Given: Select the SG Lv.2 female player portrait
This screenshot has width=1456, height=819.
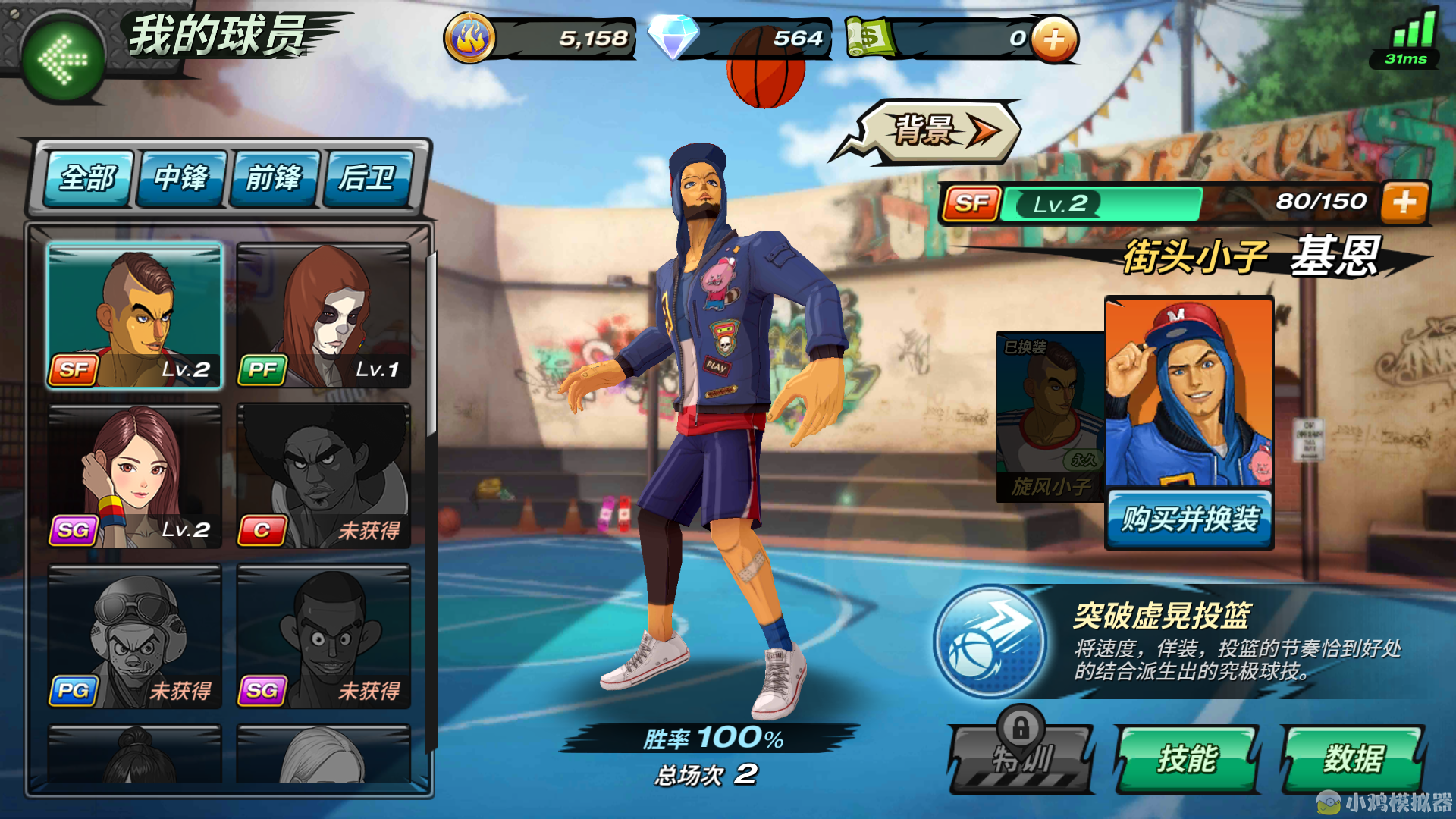Looking at the screenshot, I should [133, 475].
